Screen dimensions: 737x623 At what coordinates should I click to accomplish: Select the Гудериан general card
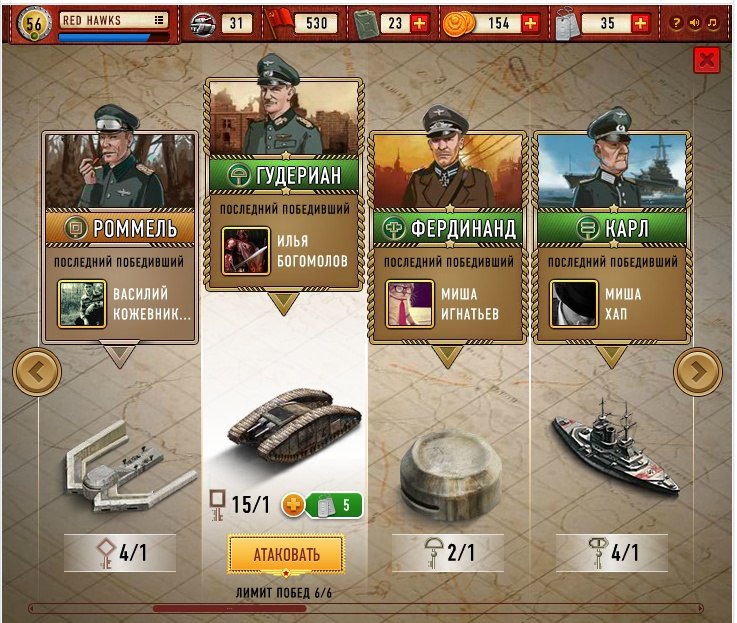(284, 176)
